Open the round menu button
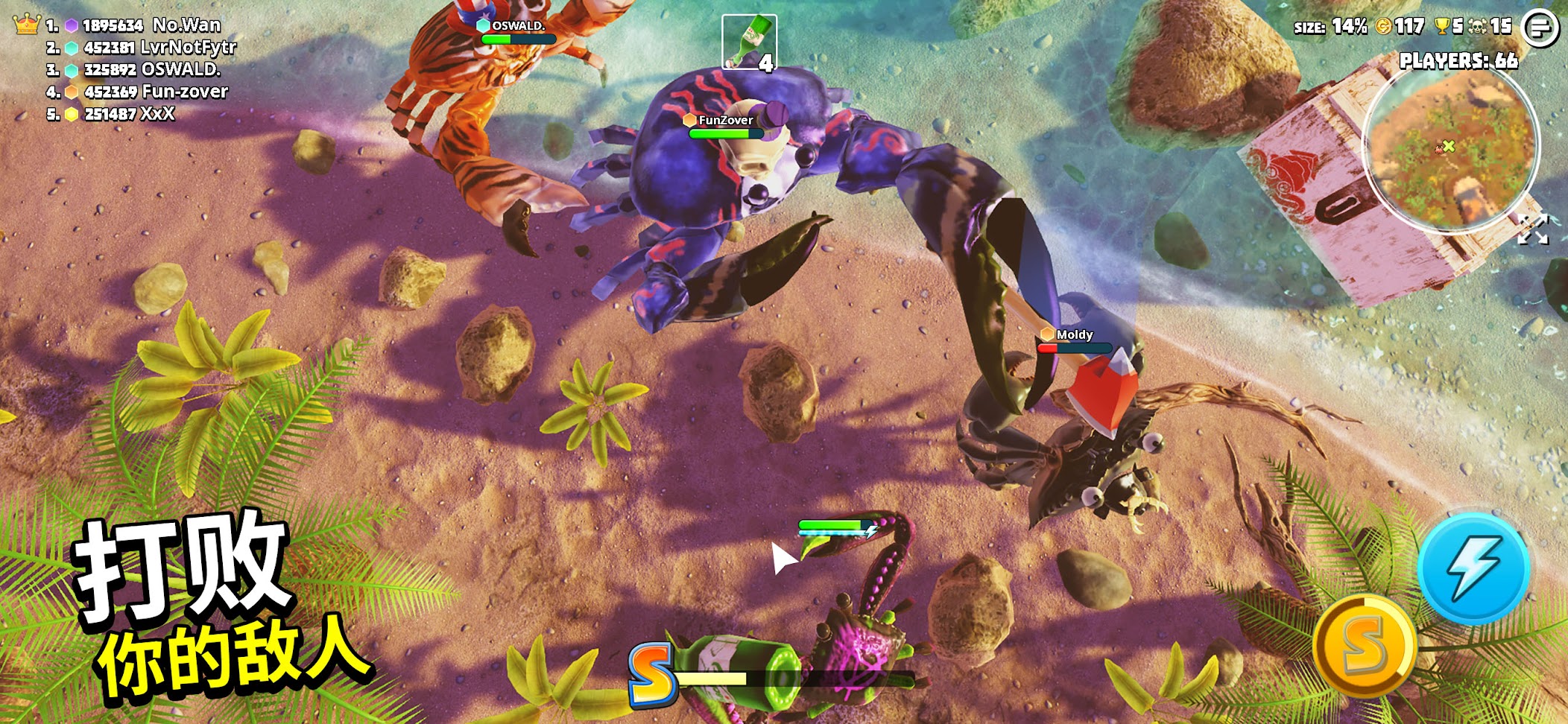The width and height of the screenshot is (1568, 724). click(x=1540, y=28)
